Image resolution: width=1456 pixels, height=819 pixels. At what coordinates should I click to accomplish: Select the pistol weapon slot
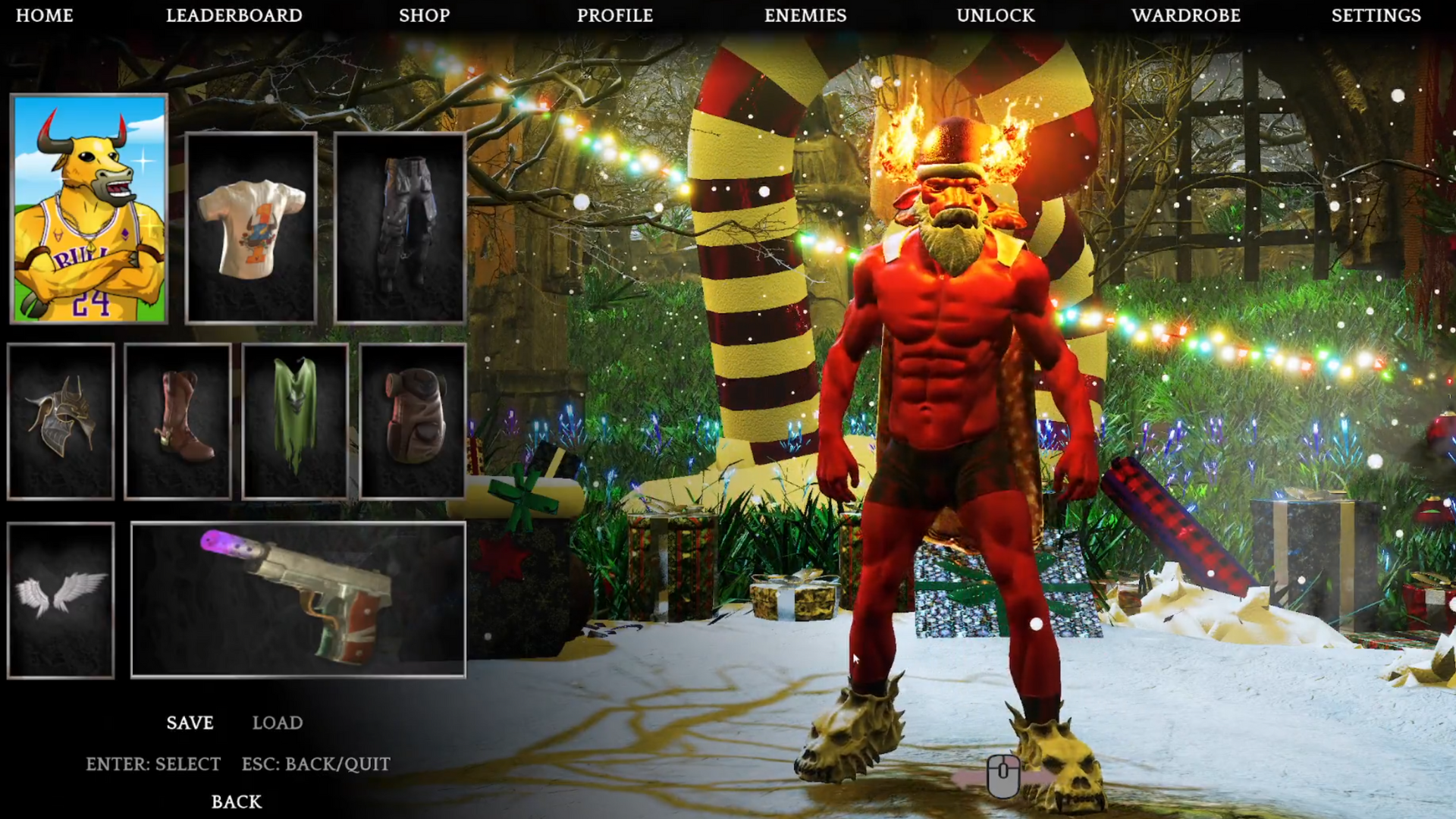(x=298, y=599)
